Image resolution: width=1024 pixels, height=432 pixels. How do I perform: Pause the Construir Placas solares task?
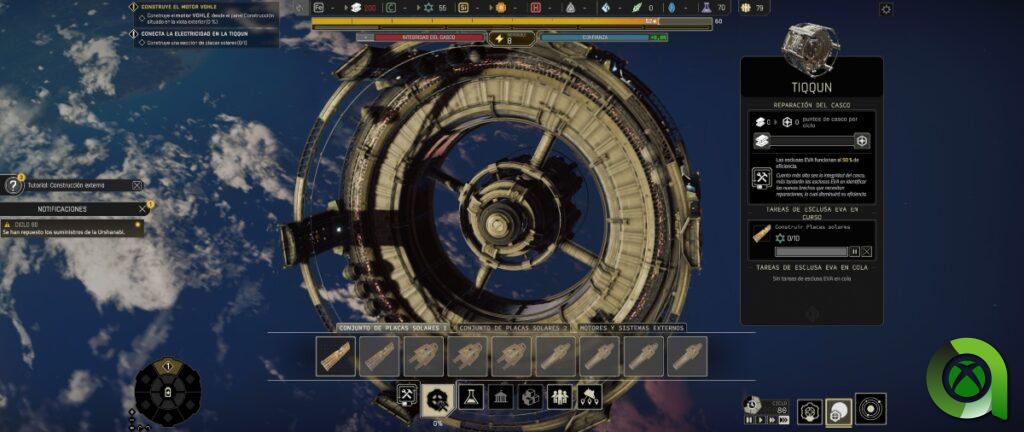tap(855, 252)
